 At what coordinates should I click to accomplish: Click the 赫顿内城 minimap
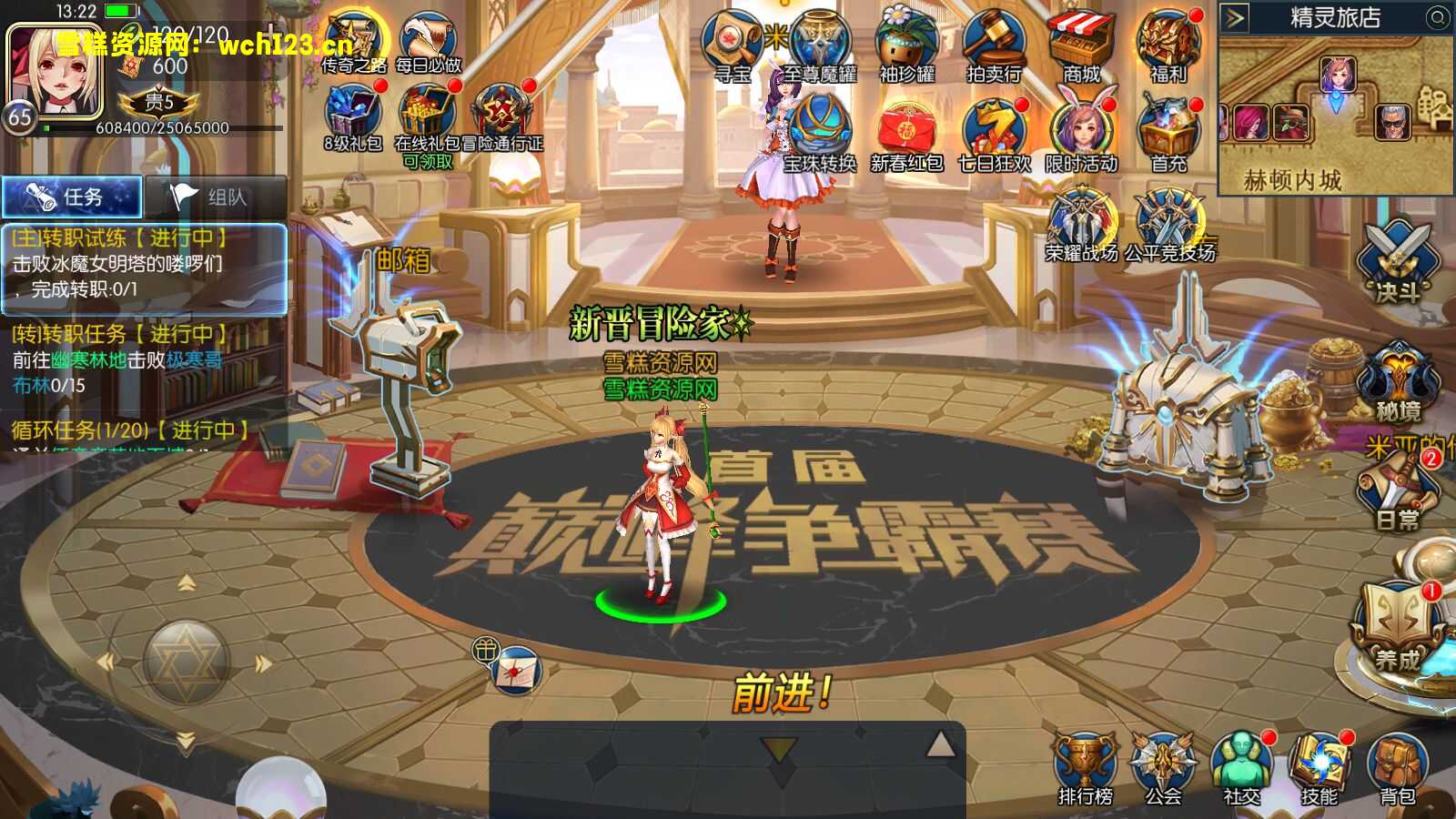tap(1336, 109)
